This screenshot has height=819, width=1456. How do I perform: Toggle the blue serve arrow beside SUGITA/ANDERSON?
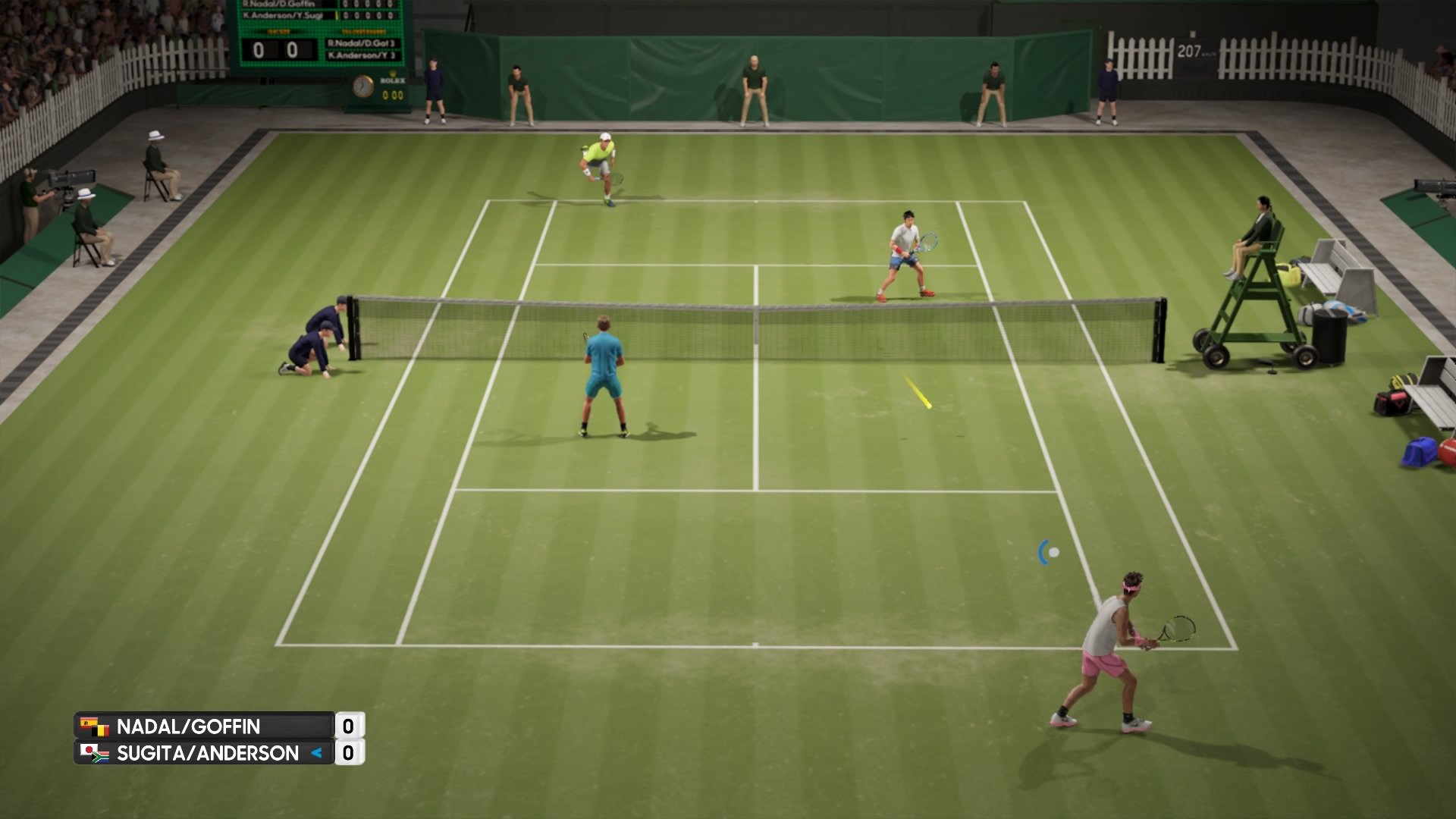318,752
